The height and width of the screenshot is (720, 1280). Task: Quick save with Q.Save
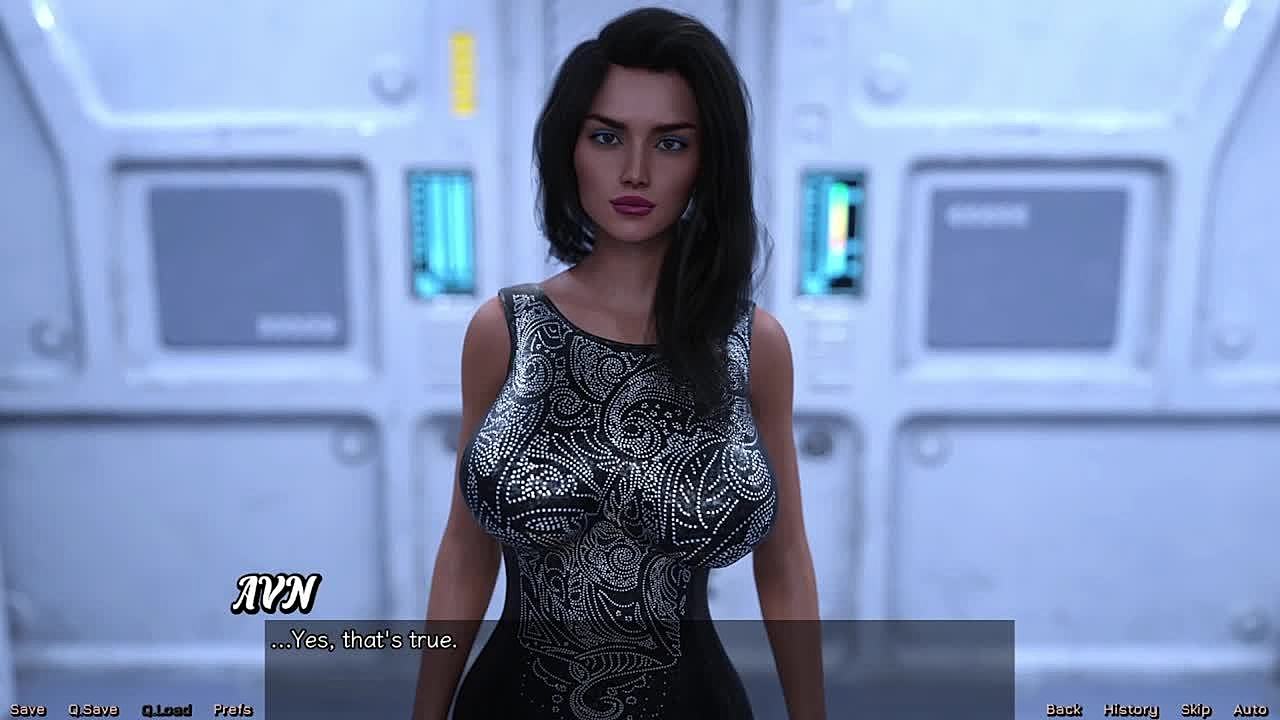tap(93, 709)
